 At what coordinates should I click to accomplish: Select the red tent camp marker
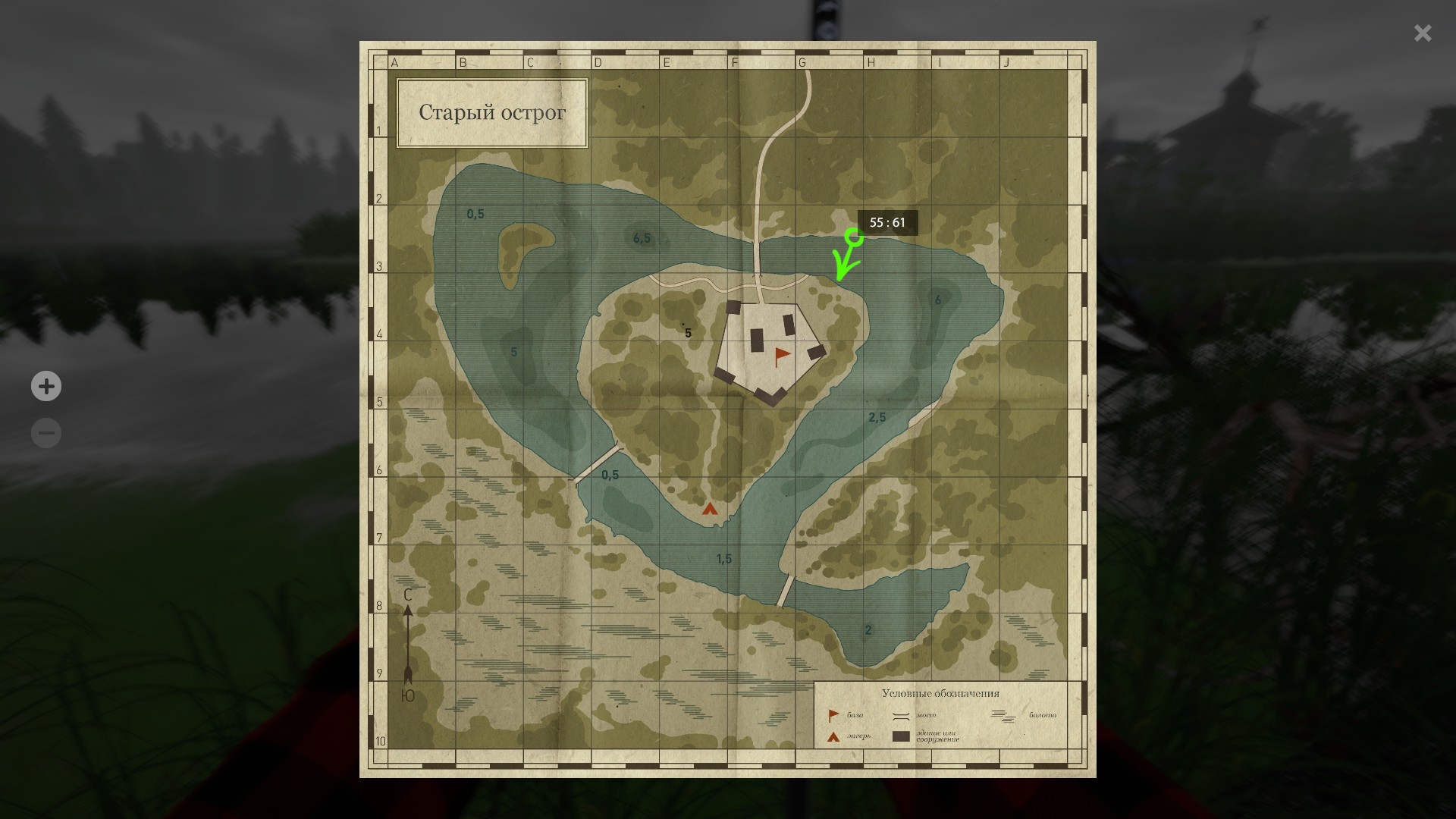pos(710,509)
